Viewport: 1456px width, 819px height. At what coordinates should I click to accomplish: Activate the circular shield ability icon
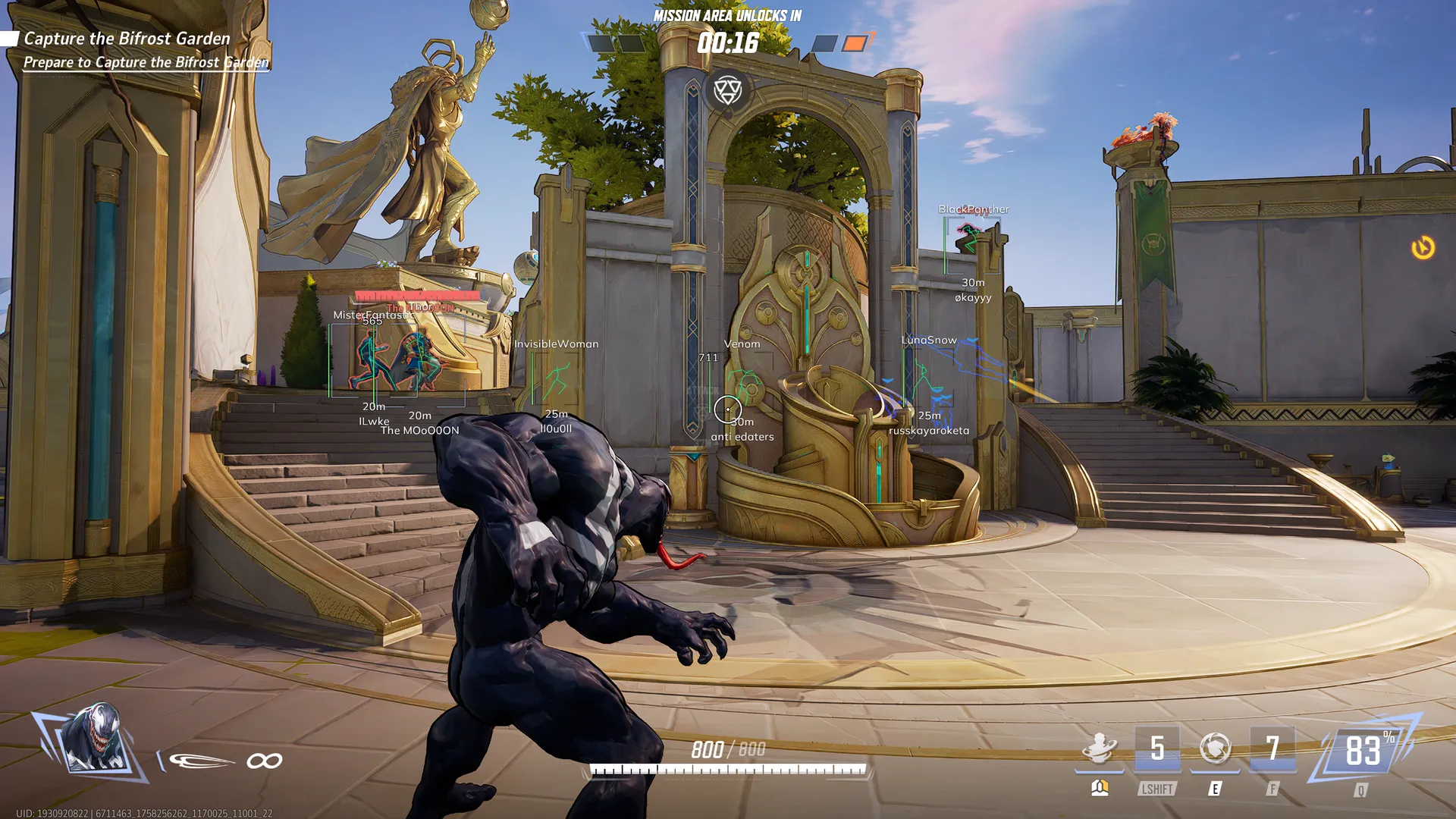click(x=1215, y=748)
